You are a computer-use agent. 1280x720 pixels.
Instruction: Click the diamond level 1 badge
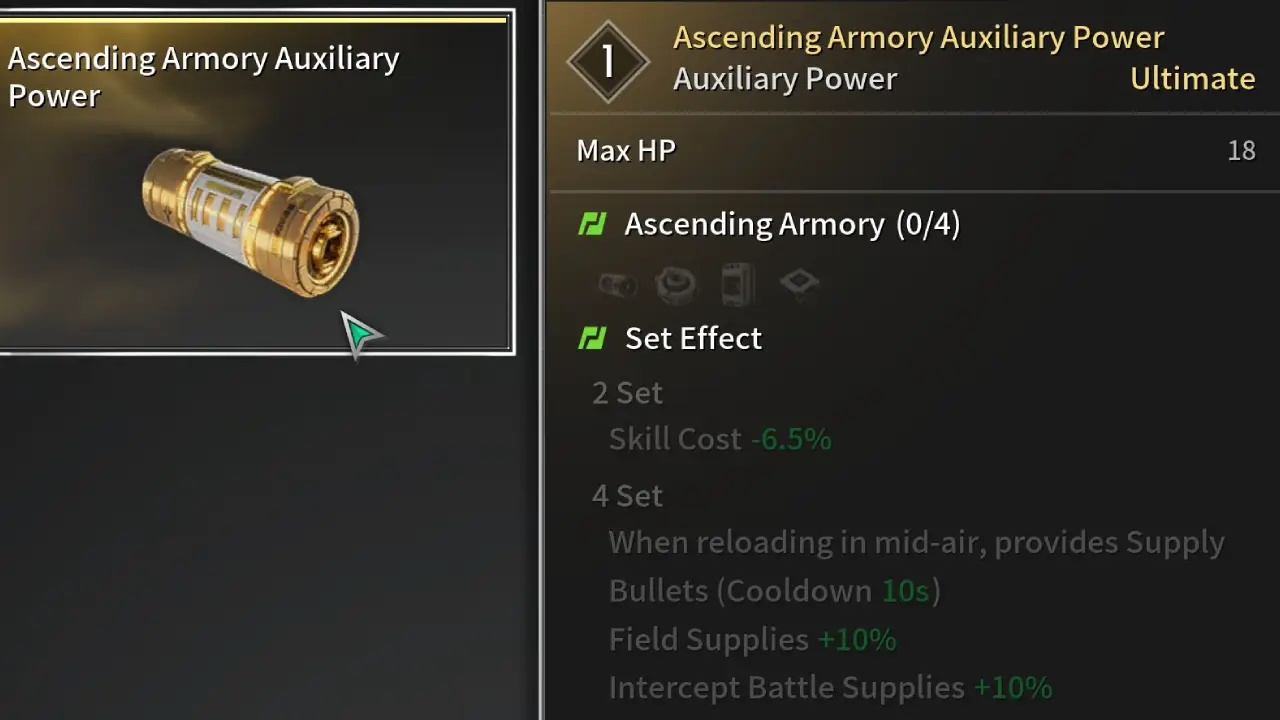[608, 60]
